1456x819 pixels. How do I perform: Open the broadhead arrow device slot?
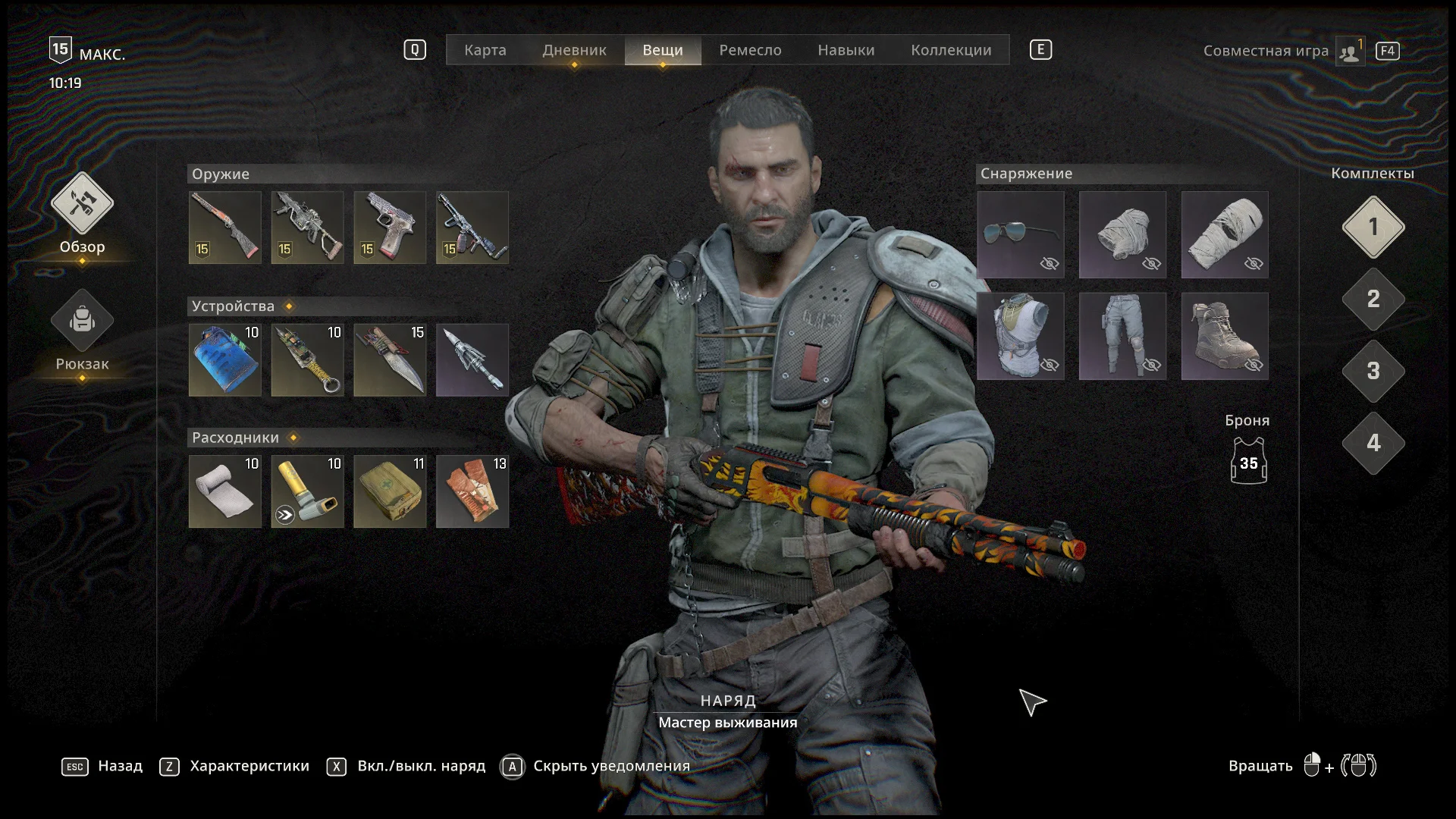[472, 359]
